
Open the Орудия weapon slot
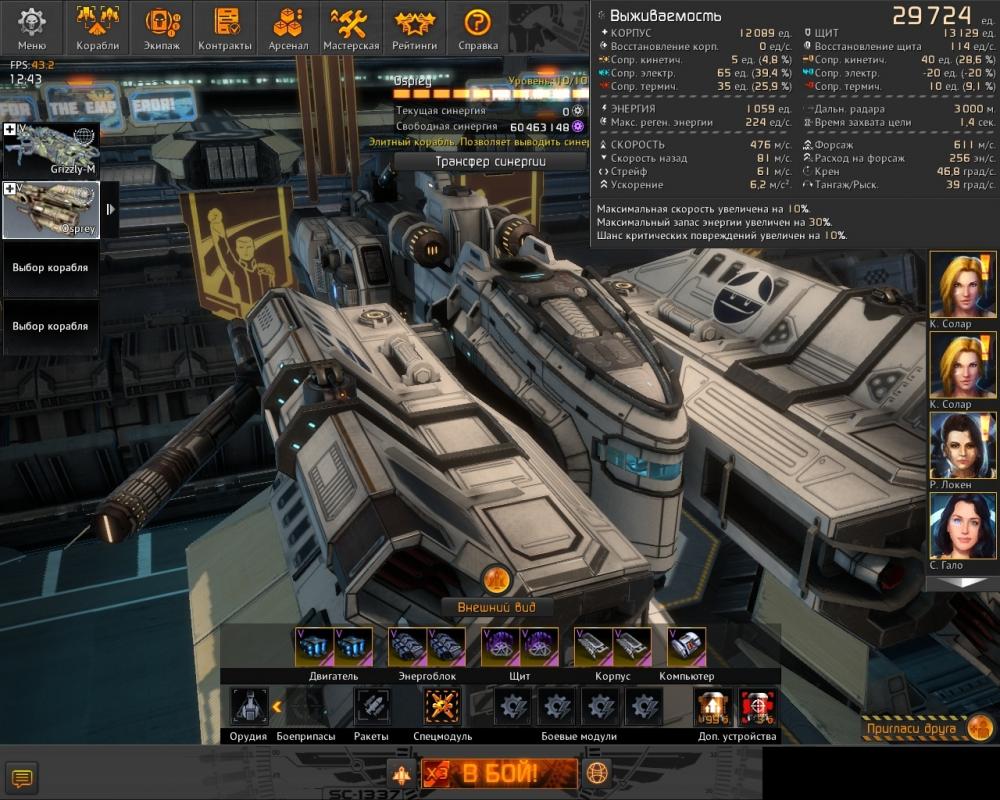pyautogui.click(x=249, y=707)
